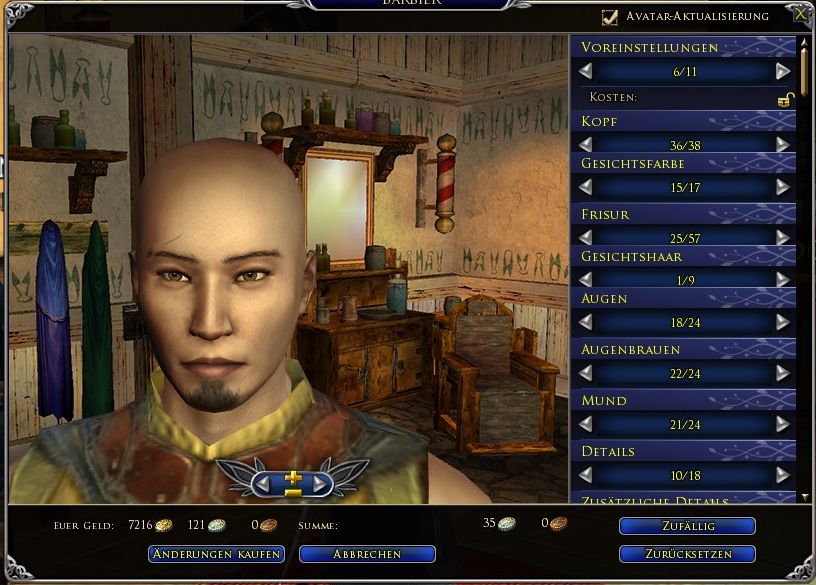Choose next Details option
The height and width of the screenshot is (585, 816).
point(783,475)
